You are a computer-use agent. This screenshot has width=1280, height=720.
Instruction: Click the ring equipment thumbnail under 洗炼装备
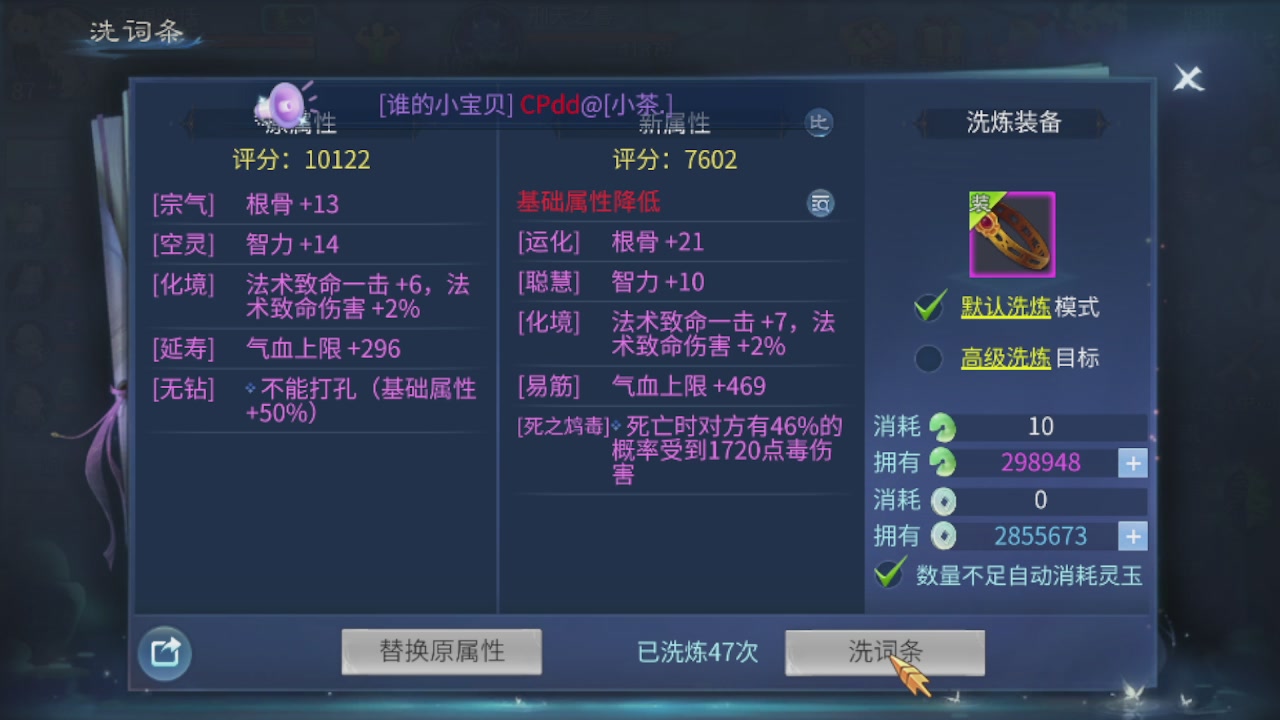pyautogui.click(x=1011, y=233)
